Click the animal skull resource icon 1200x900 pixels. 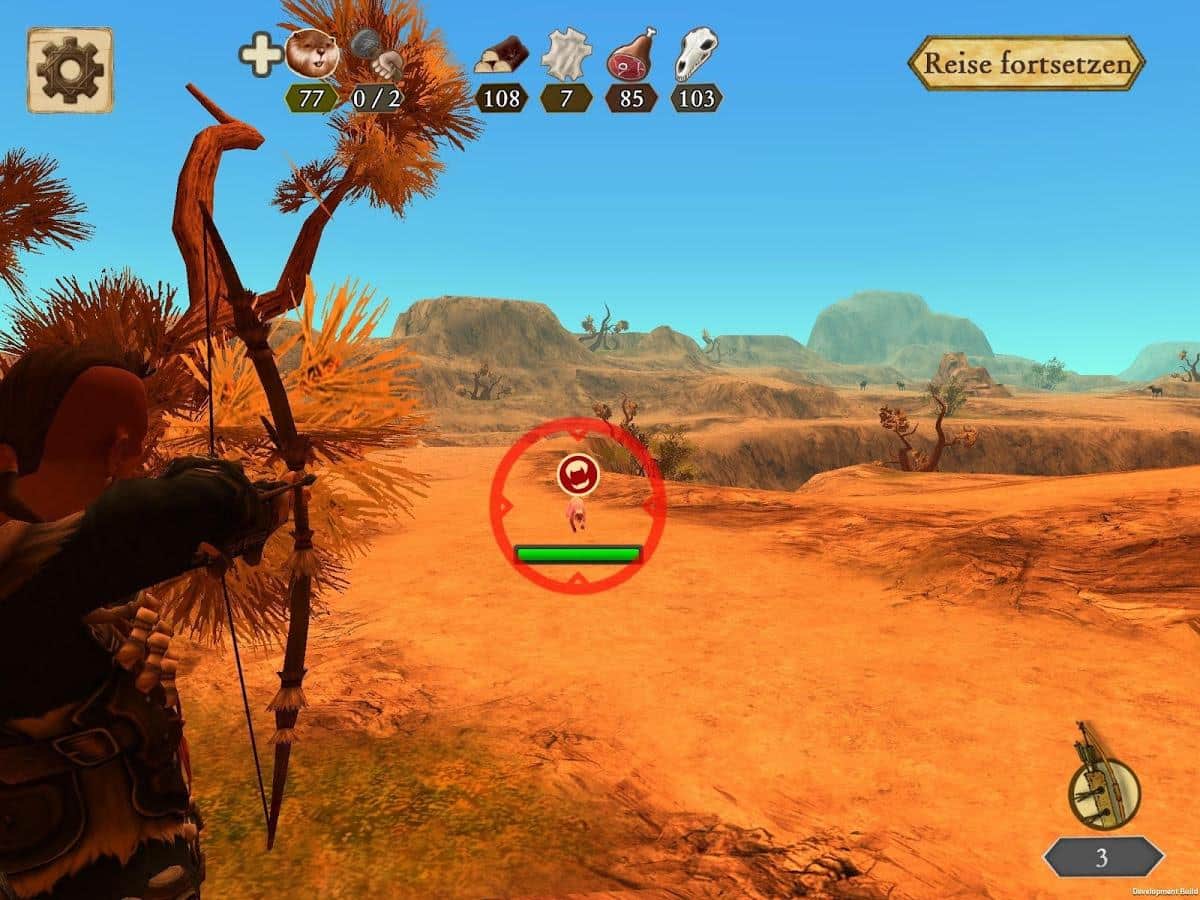point(695,54)
